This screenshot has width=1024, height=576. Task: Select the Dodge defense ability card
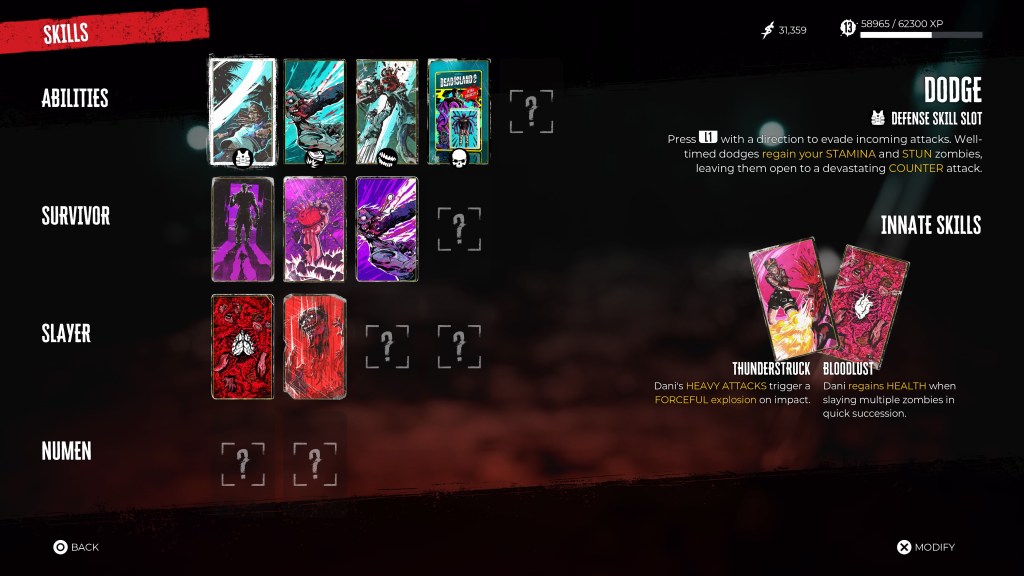pos(242,109)
